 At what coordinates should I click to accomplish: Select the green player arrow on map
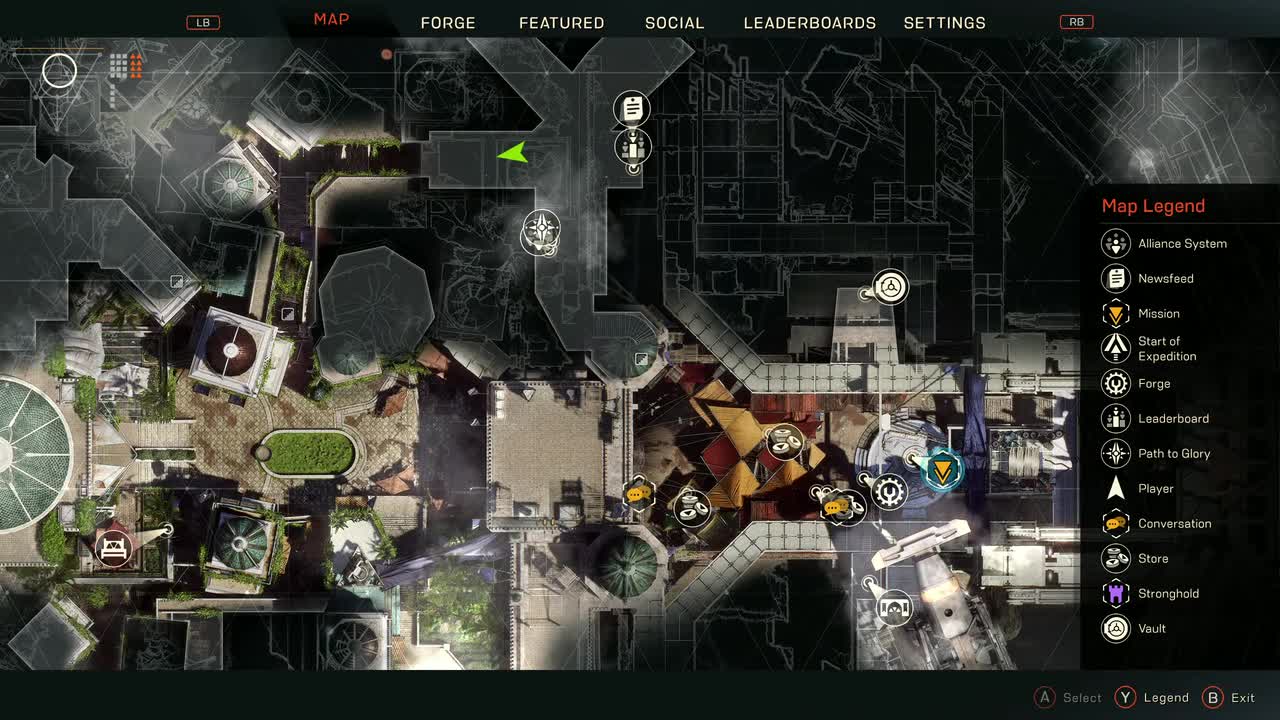(512, 153)
